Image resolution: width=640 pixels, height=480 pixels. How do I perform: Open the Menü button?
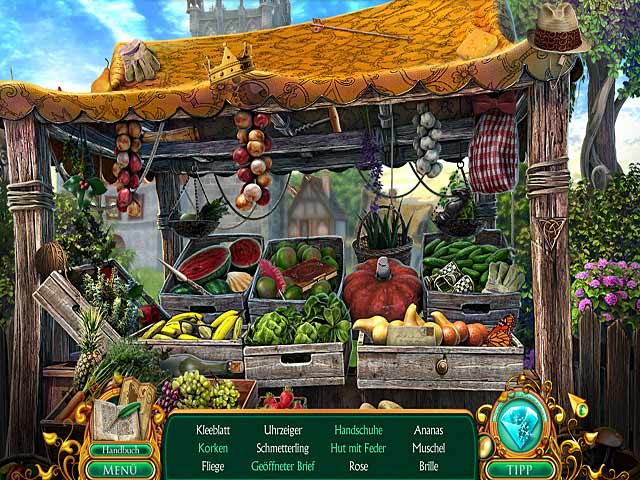click(x=121, y=469)
